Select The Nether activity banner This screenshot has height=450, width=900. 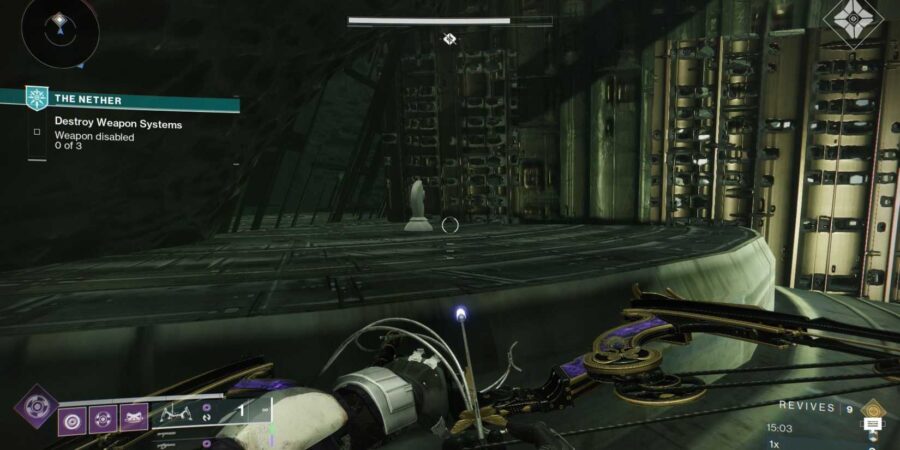click(132, 99)
